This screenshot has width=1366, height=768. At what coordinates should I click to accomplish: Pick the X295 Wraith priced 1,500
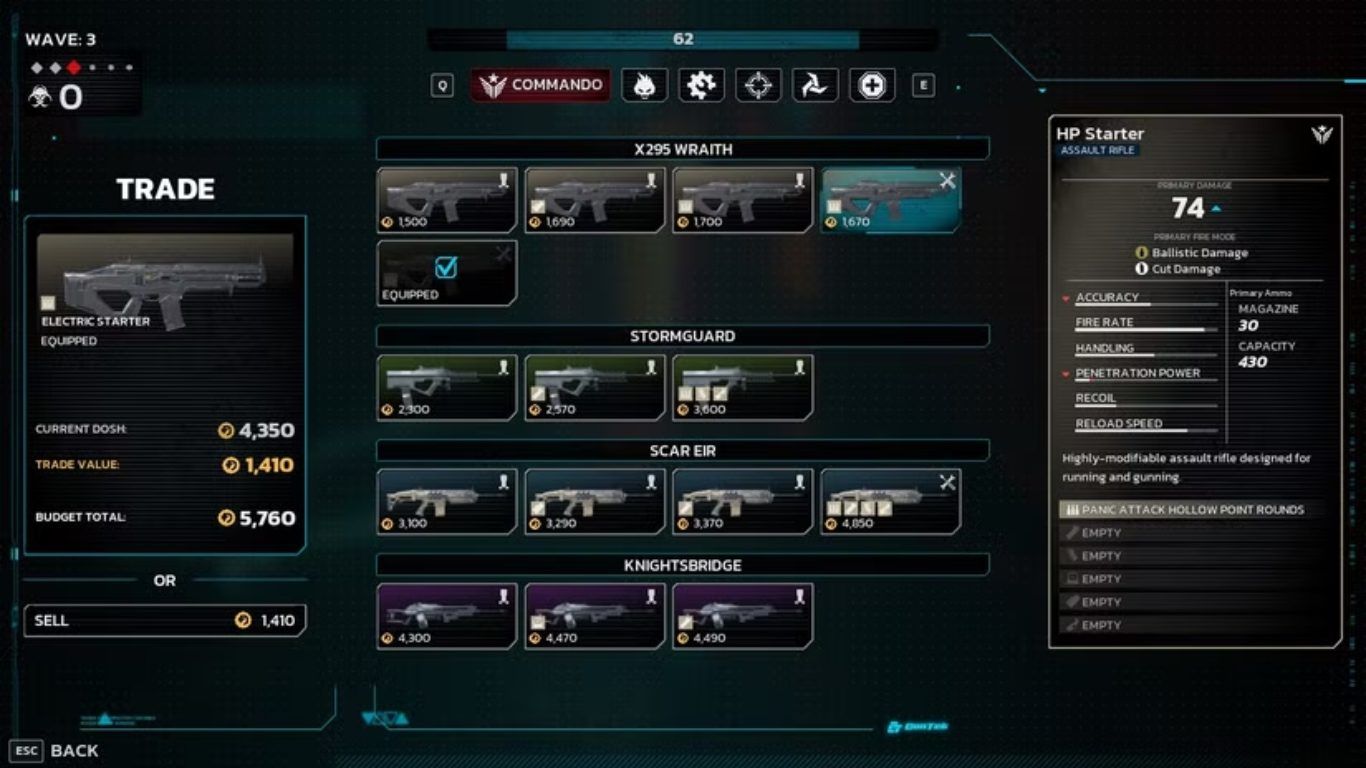point(447,200)
